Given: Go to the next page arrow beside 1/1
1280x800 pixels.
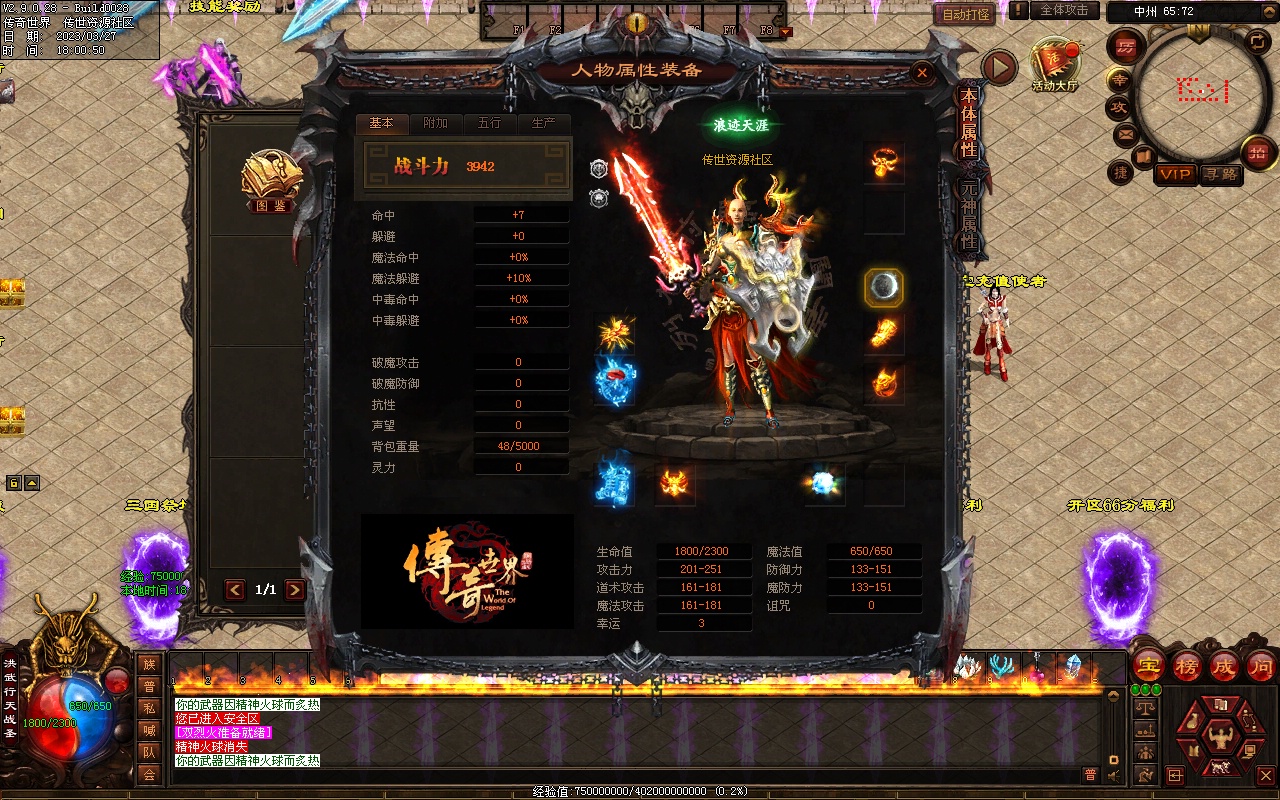Looking at the screenshot, I should click(295, 590).
